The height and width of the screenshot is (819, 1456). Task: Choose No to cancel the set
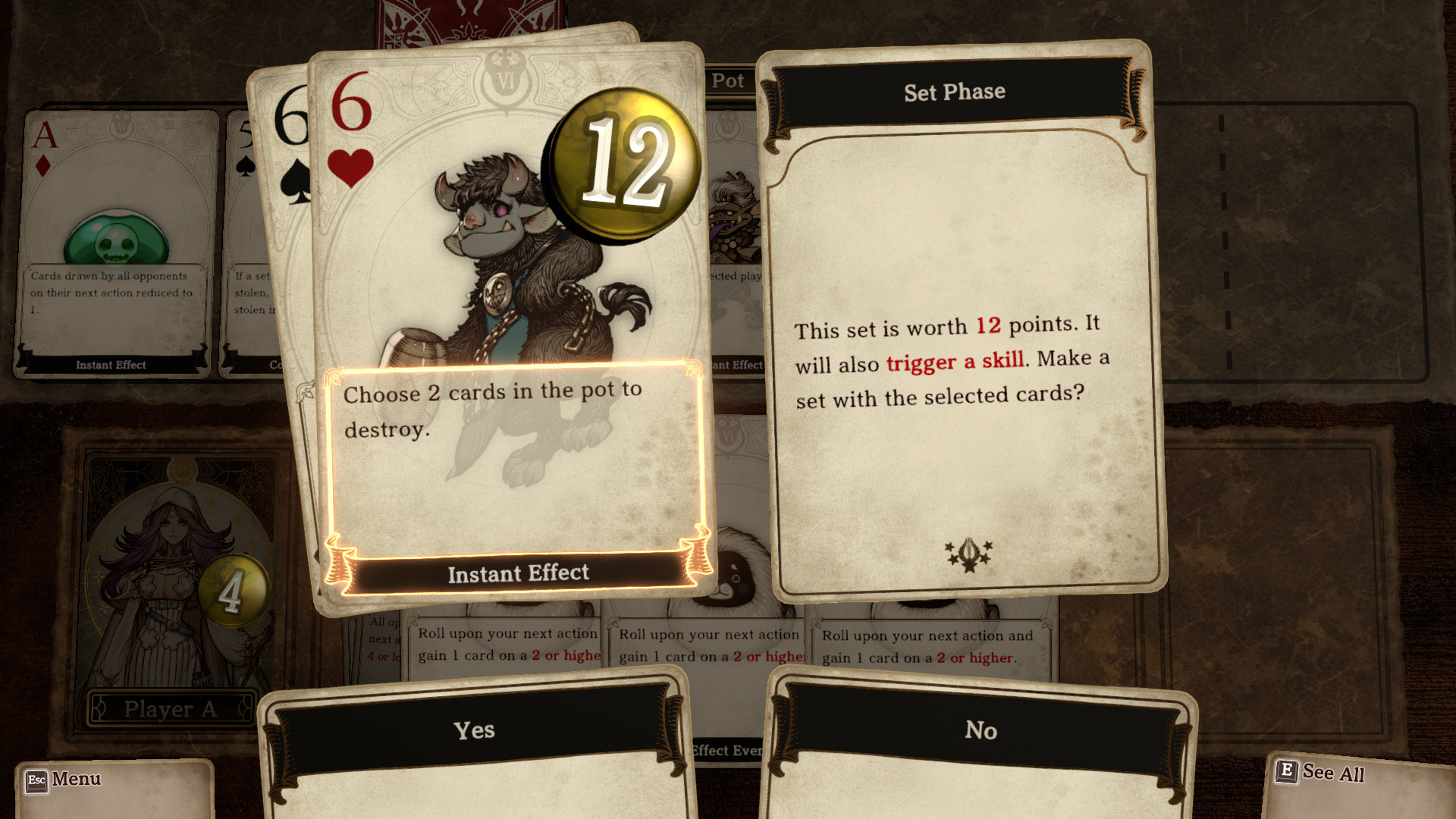[x=981, y=731]
